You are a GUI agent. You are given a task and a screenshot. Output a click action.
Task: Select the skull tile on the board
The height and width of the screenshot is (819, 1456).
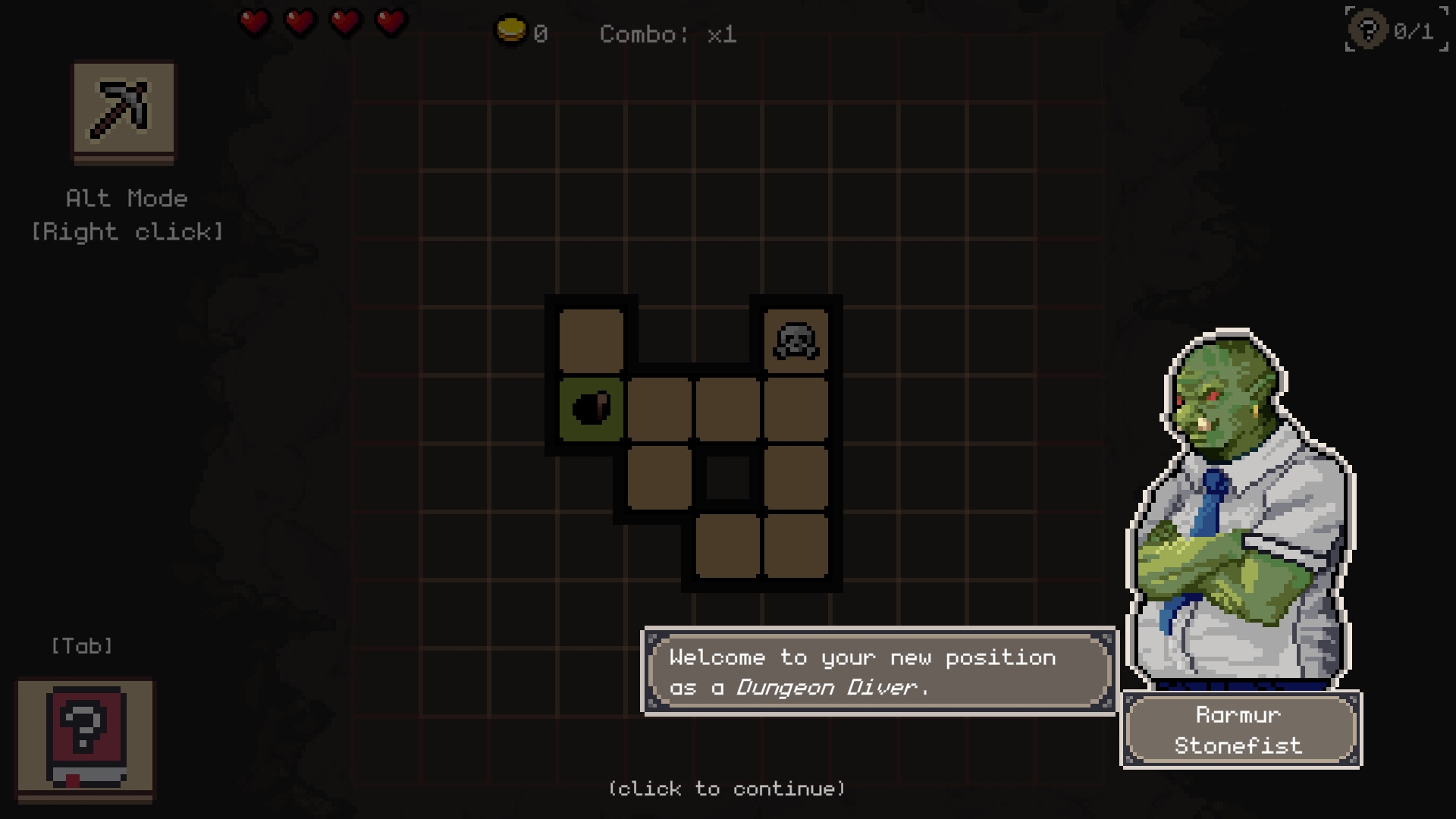(795, 340)
